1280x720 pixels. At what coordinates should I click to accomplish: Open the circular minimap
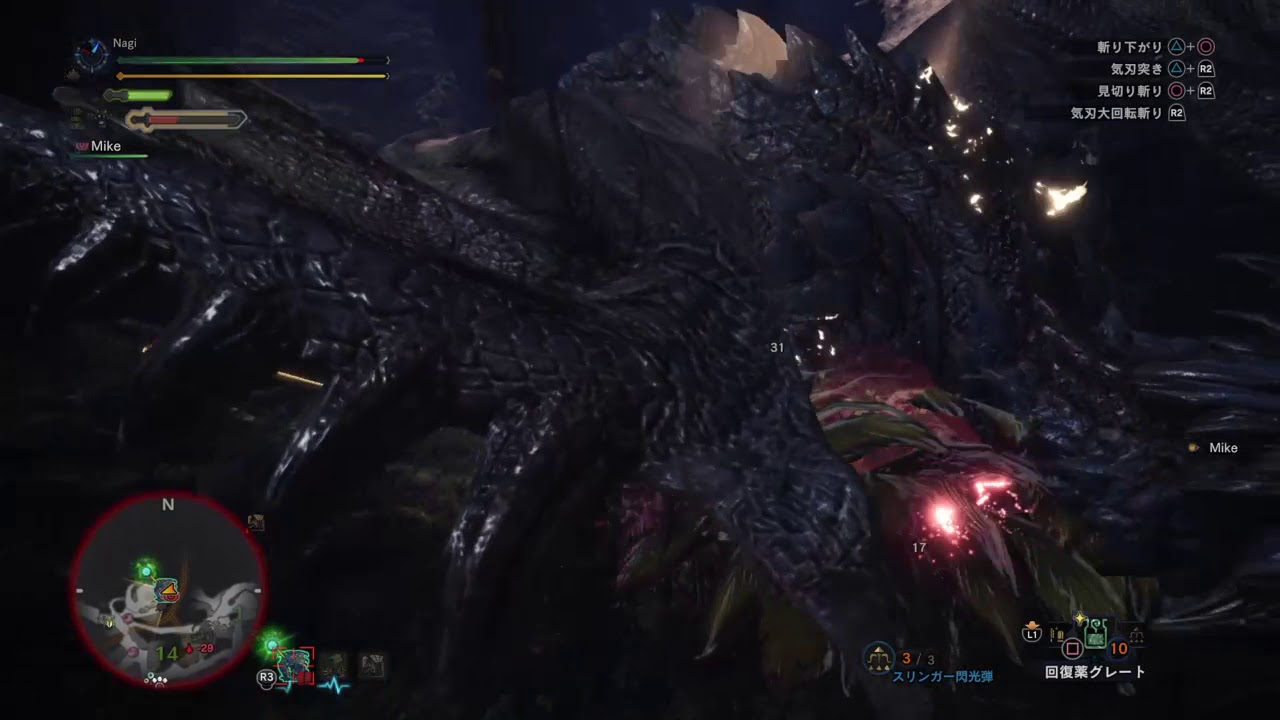[167, 591]
